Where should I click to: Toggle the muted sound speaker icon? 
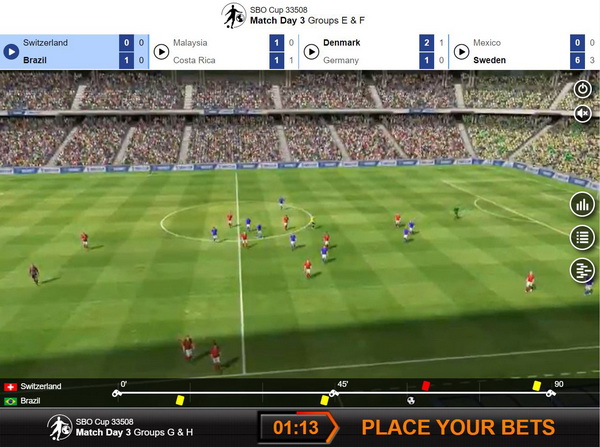click(582, 114)
